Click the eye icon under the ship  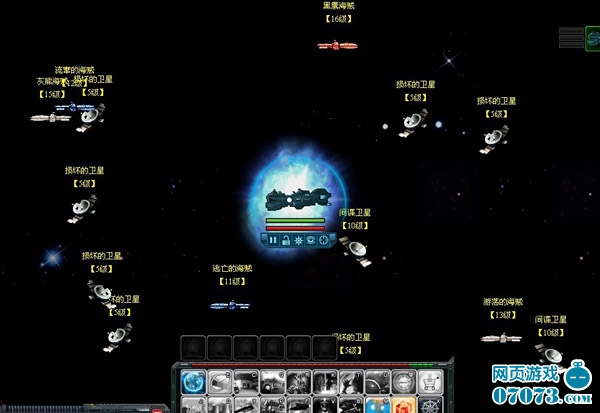click(310, 240)
